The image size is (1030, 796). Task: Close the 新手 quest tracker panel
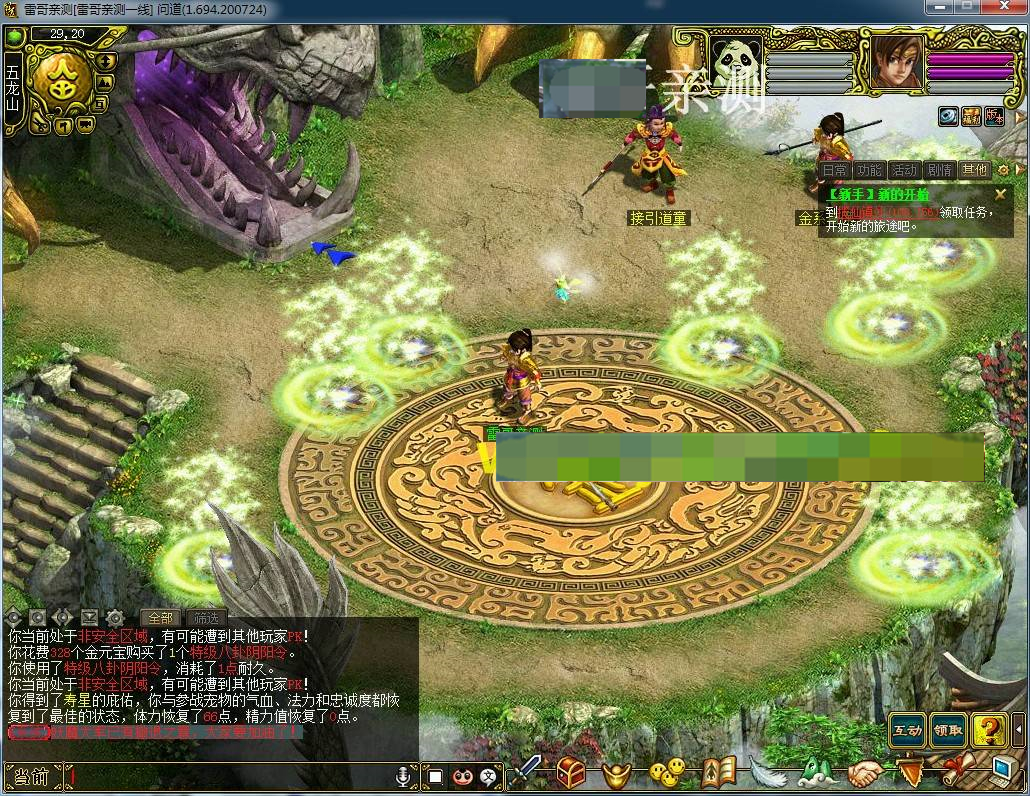(x=1000, y=195)
